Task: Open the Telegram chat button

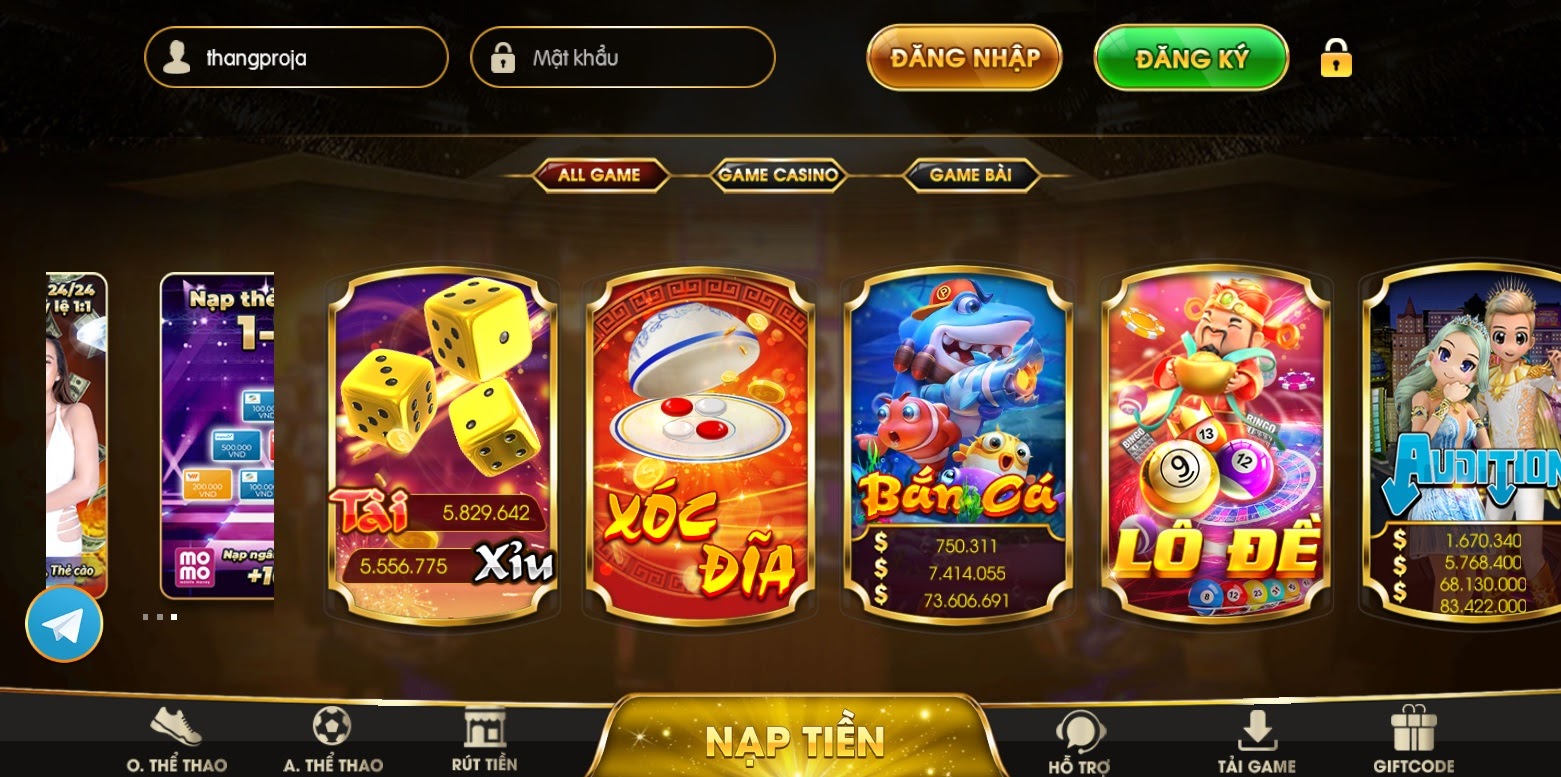Action: (64, 624)
